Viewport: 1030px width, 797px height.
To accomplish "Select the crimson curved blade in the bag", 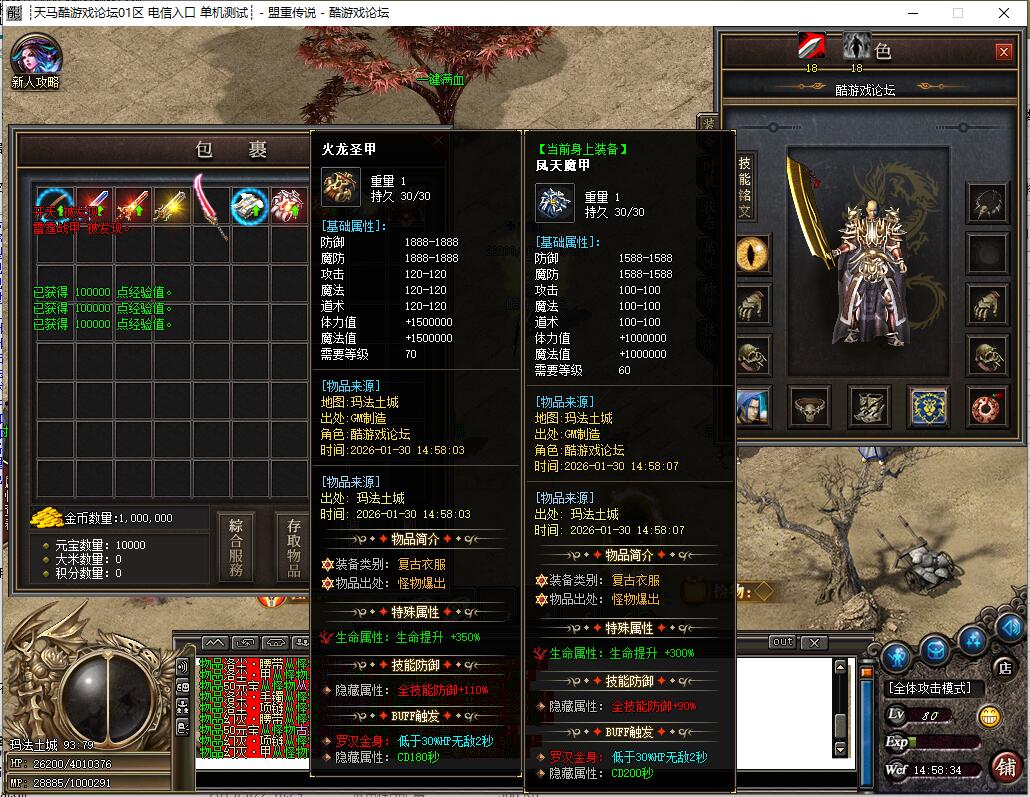I will click(x=211, y=203).
